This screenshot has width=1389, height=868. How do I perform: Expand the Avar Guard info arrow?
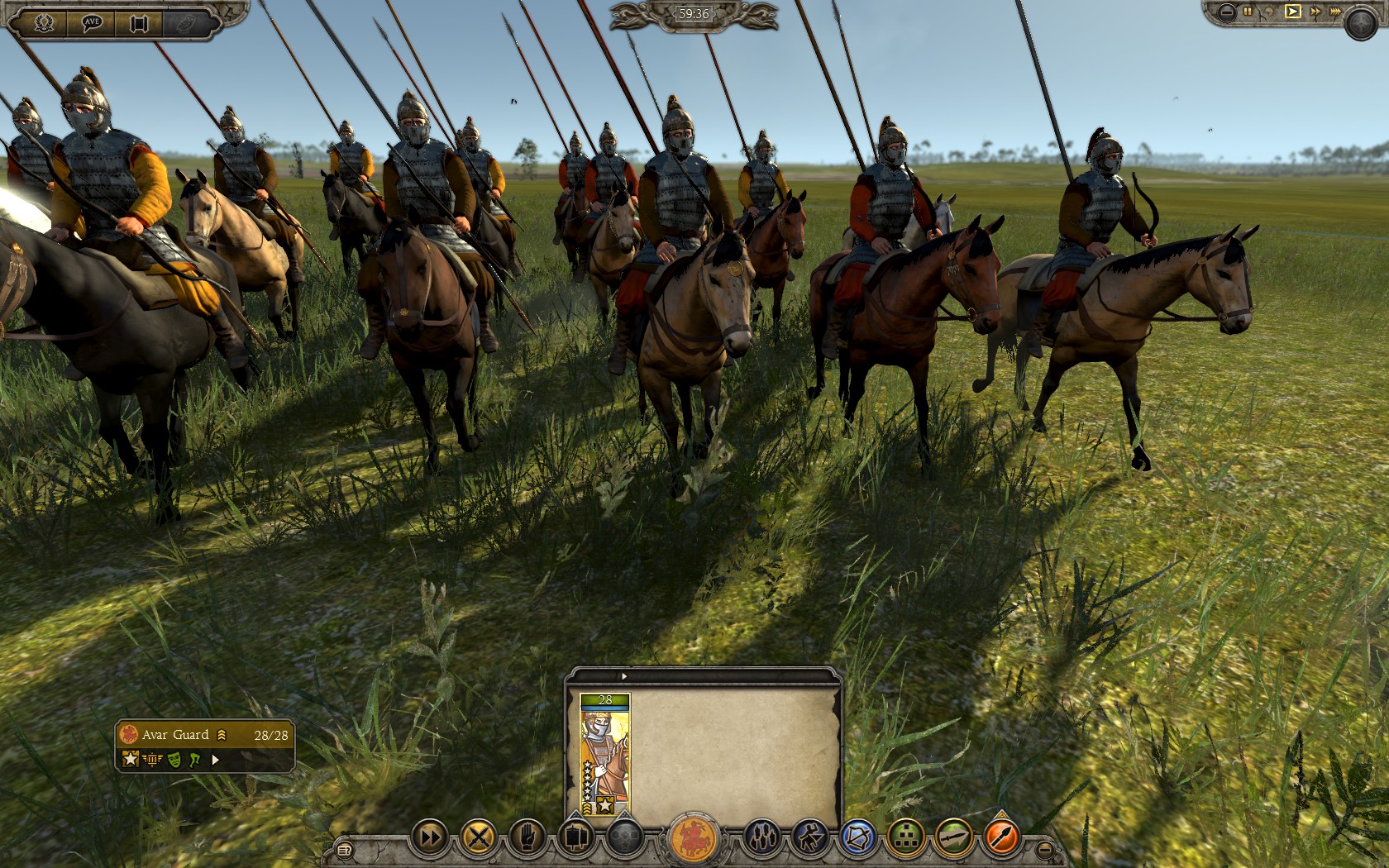tap(216, 760)
